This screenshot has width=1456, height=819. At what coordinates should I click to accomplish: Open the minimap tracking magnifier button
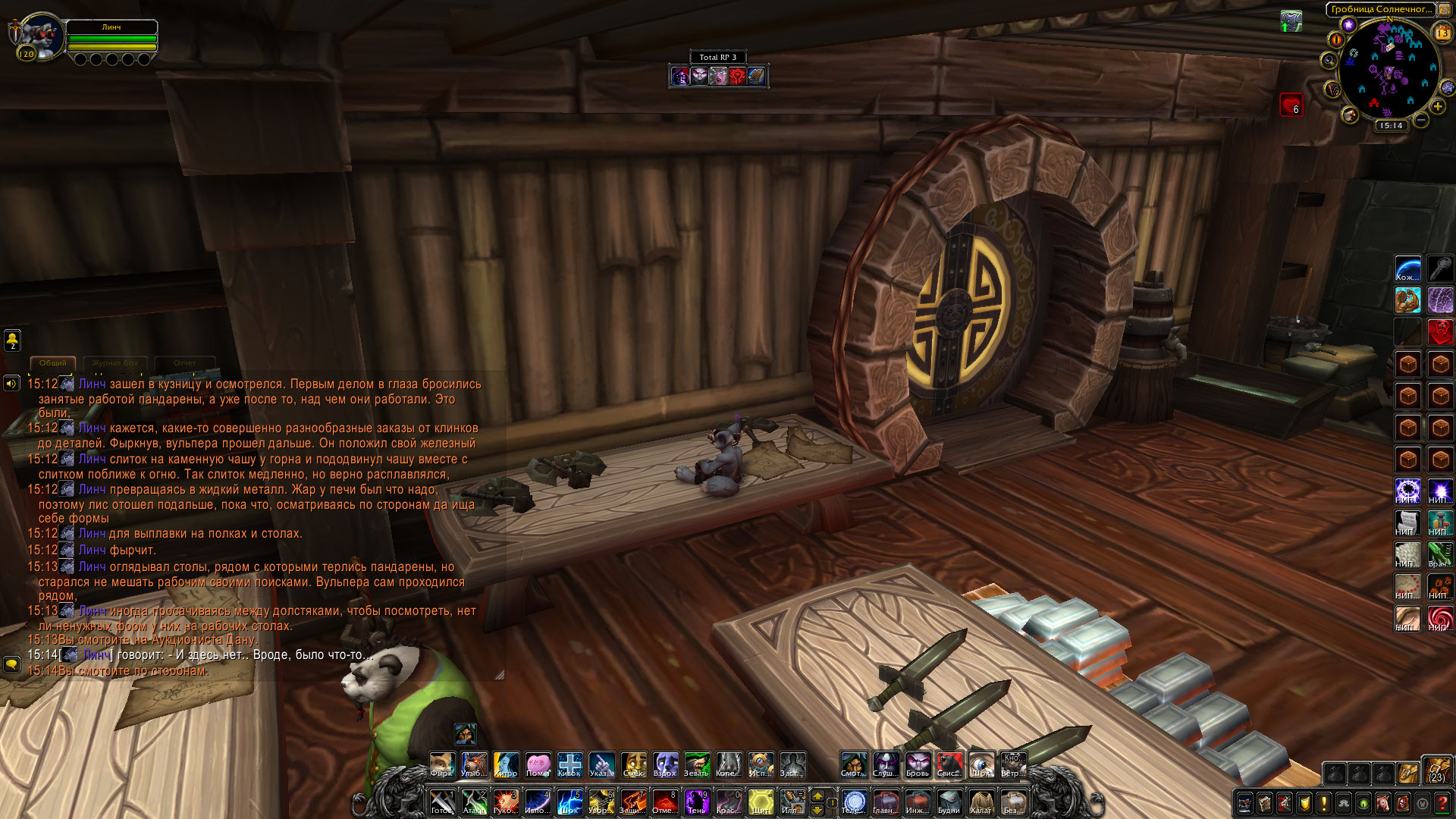[1329, 61]
